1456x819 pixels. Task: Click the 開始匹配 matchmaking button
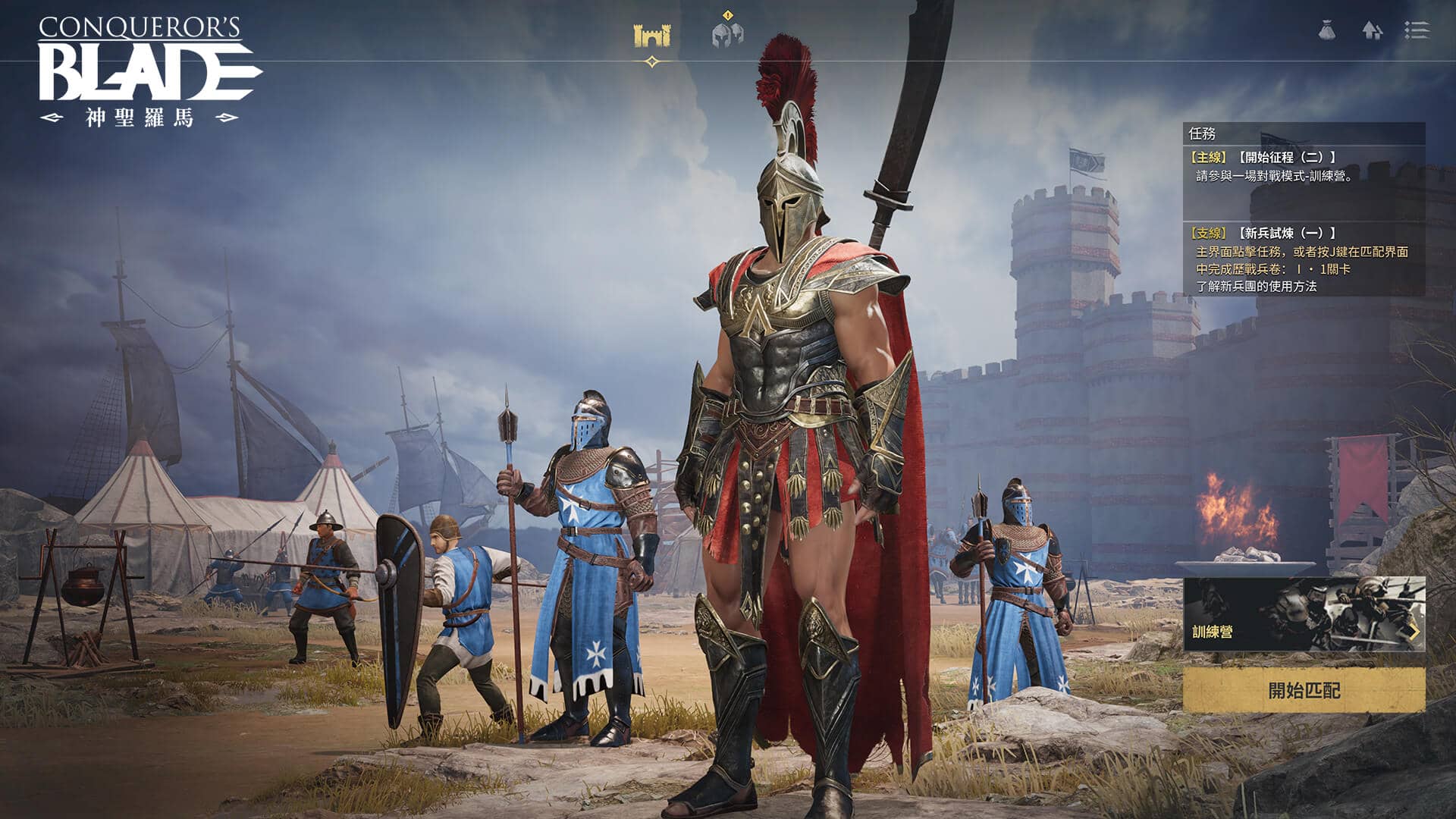pos(1304,690)
